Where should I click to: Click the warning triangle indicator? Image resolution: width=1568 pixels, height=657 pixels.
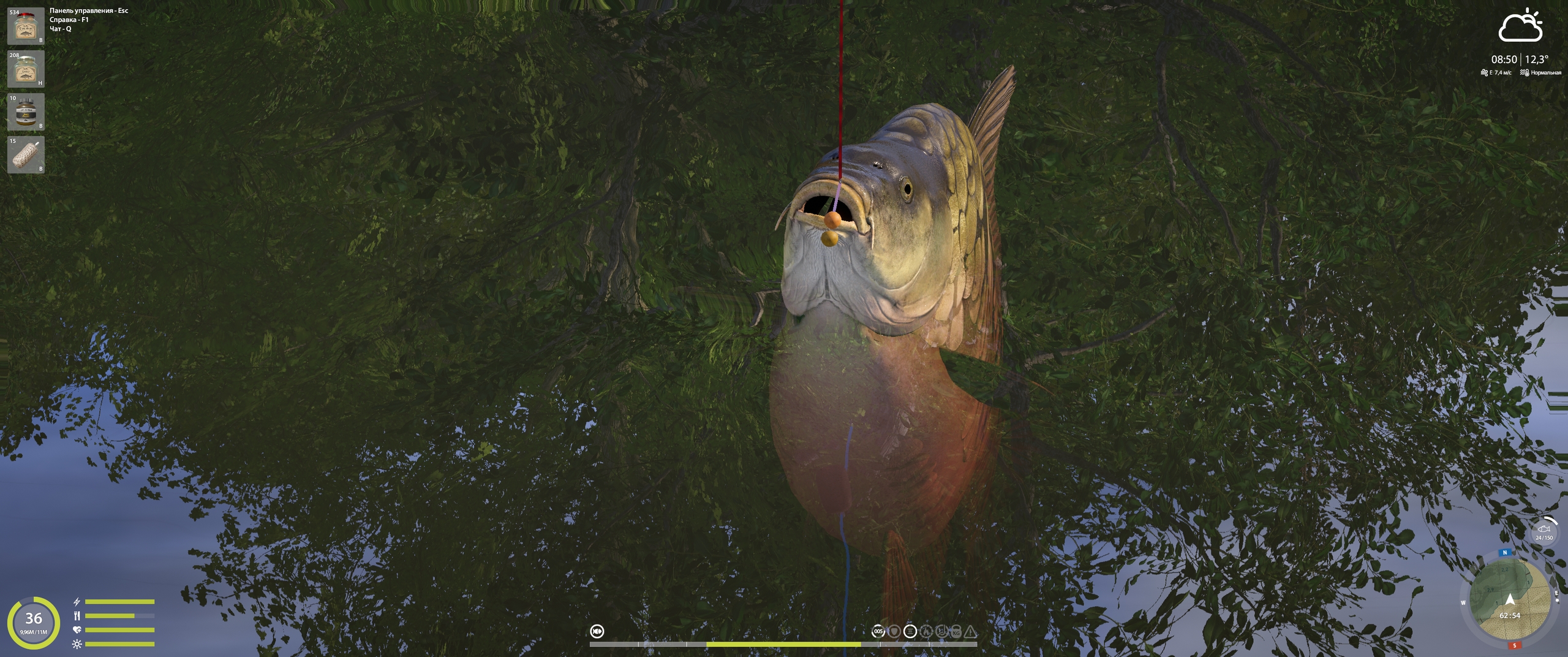tap(971, 631)
